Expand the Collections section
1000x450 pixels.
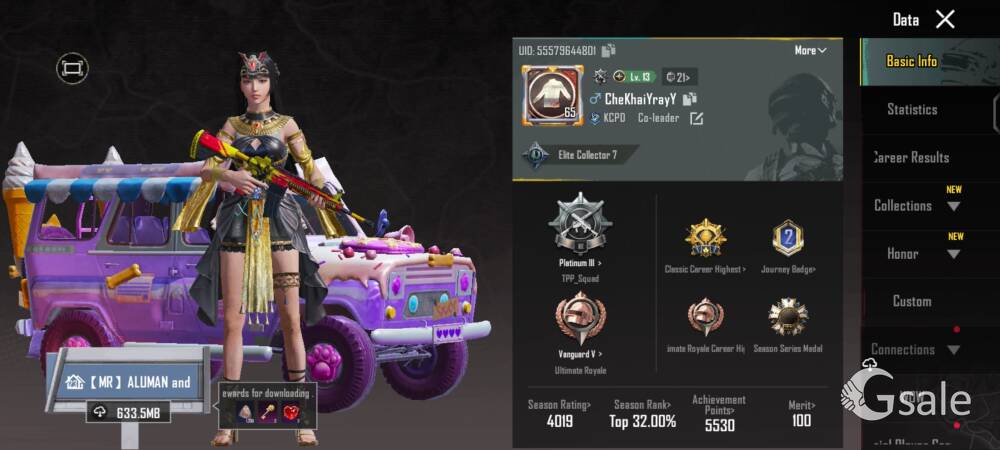[916, 205]
